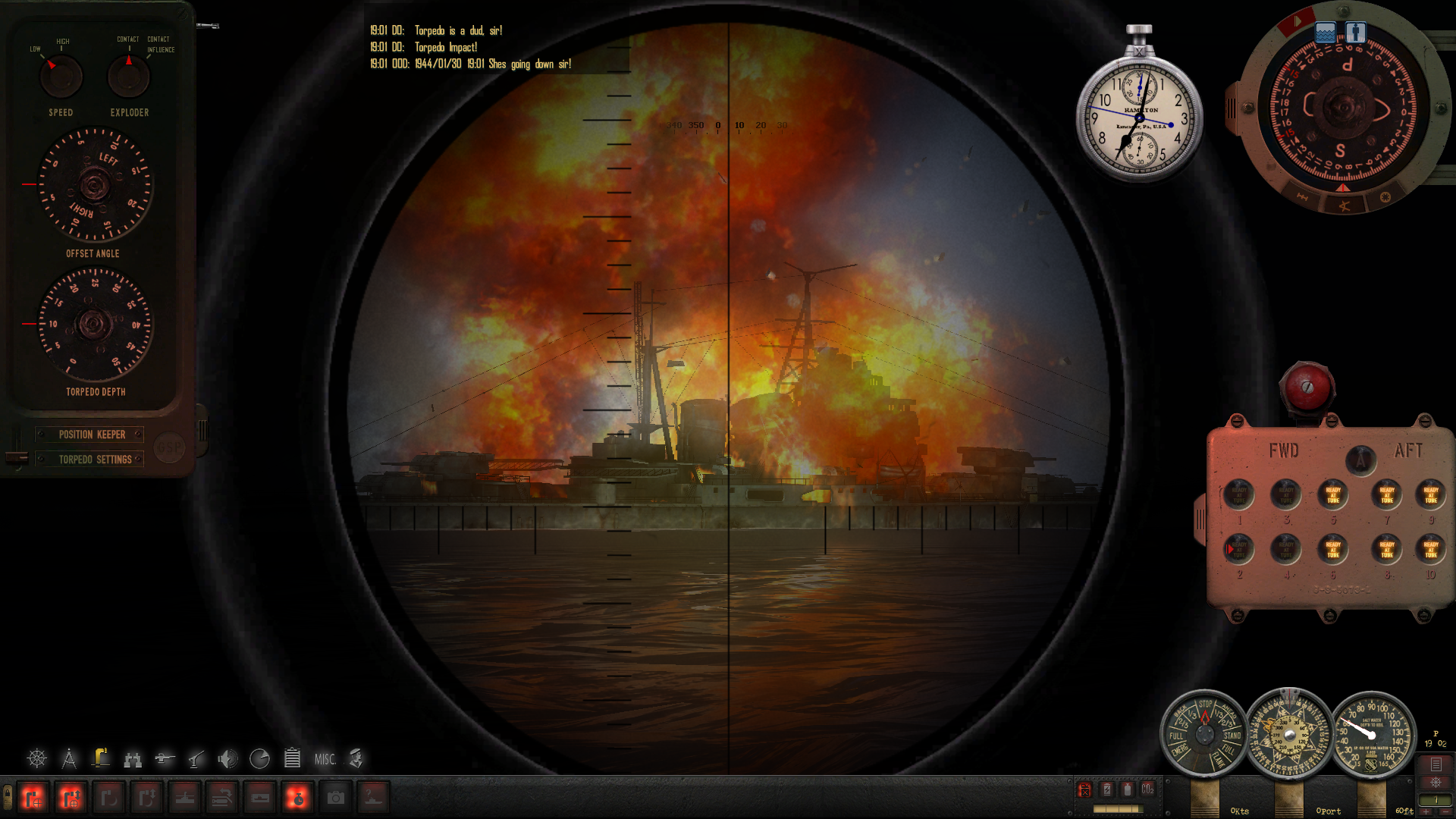This screenshot has height=819, width=1456.
Task: Take a photo with the camera button
Action: tap(335, 798)
